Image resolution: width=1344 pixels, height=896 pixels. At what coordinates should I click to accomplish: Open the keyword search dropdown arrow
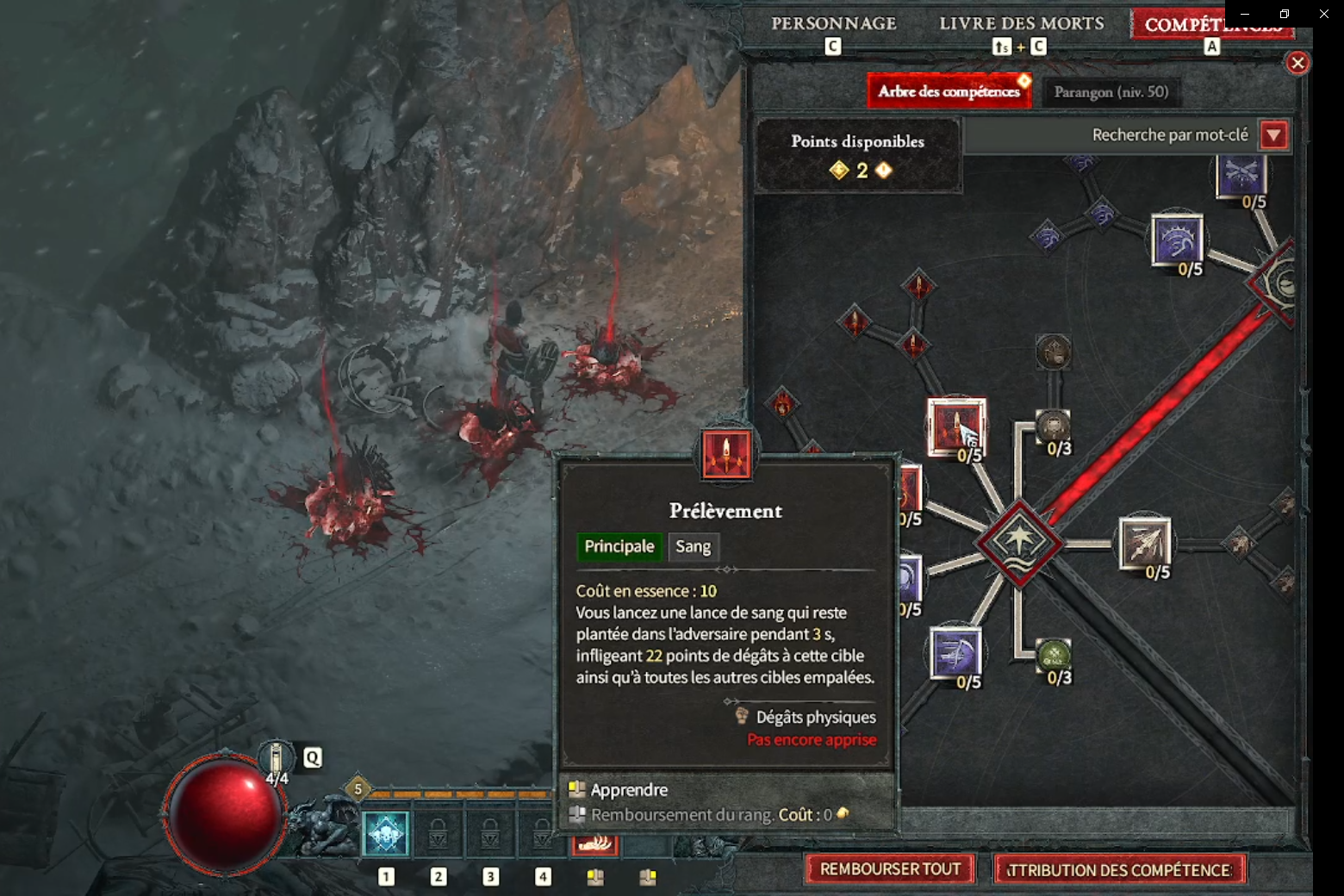click(x=1273, y=135)
